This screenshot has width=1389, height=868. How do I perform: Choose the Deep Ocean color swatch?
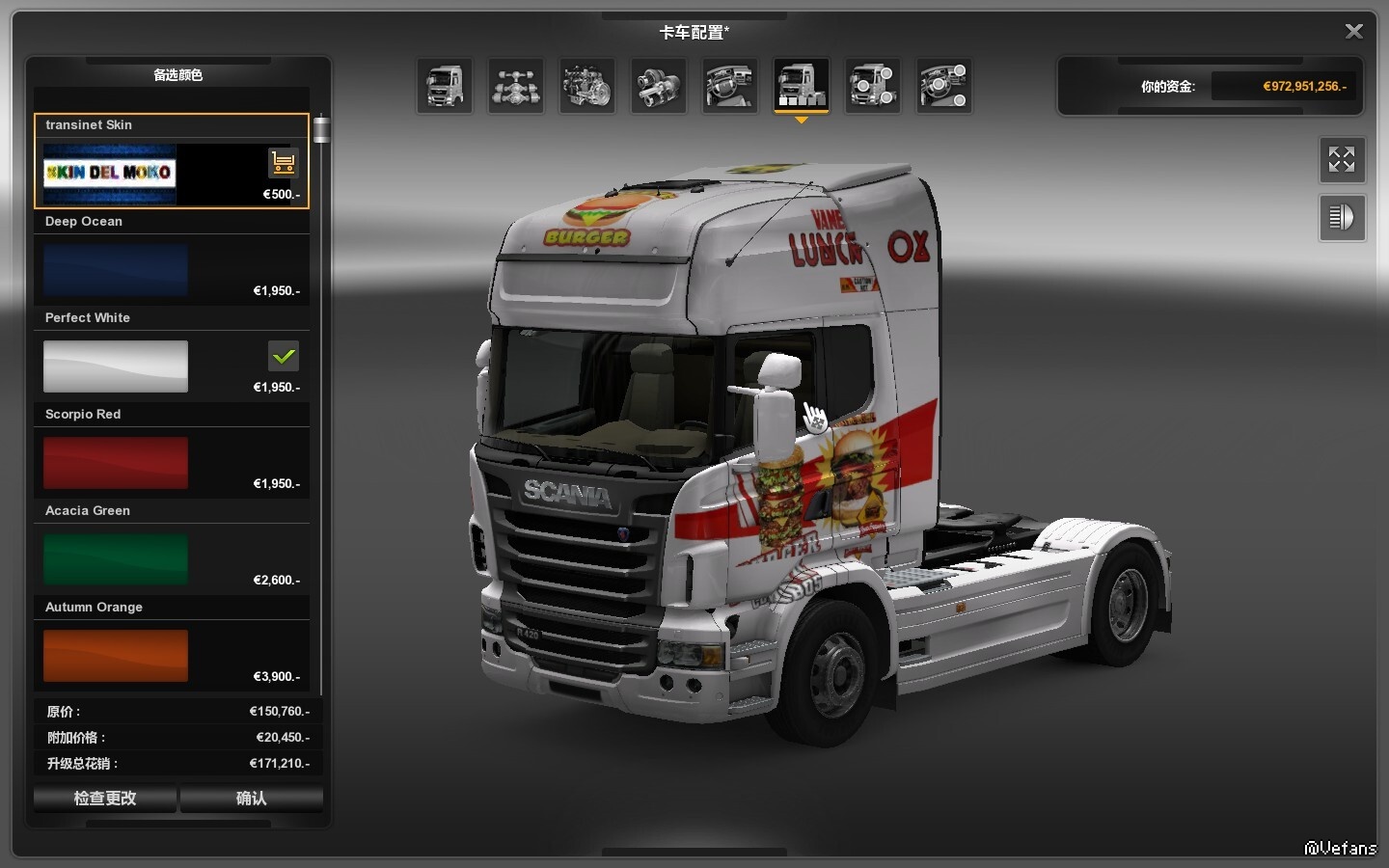tap(116, 270)
